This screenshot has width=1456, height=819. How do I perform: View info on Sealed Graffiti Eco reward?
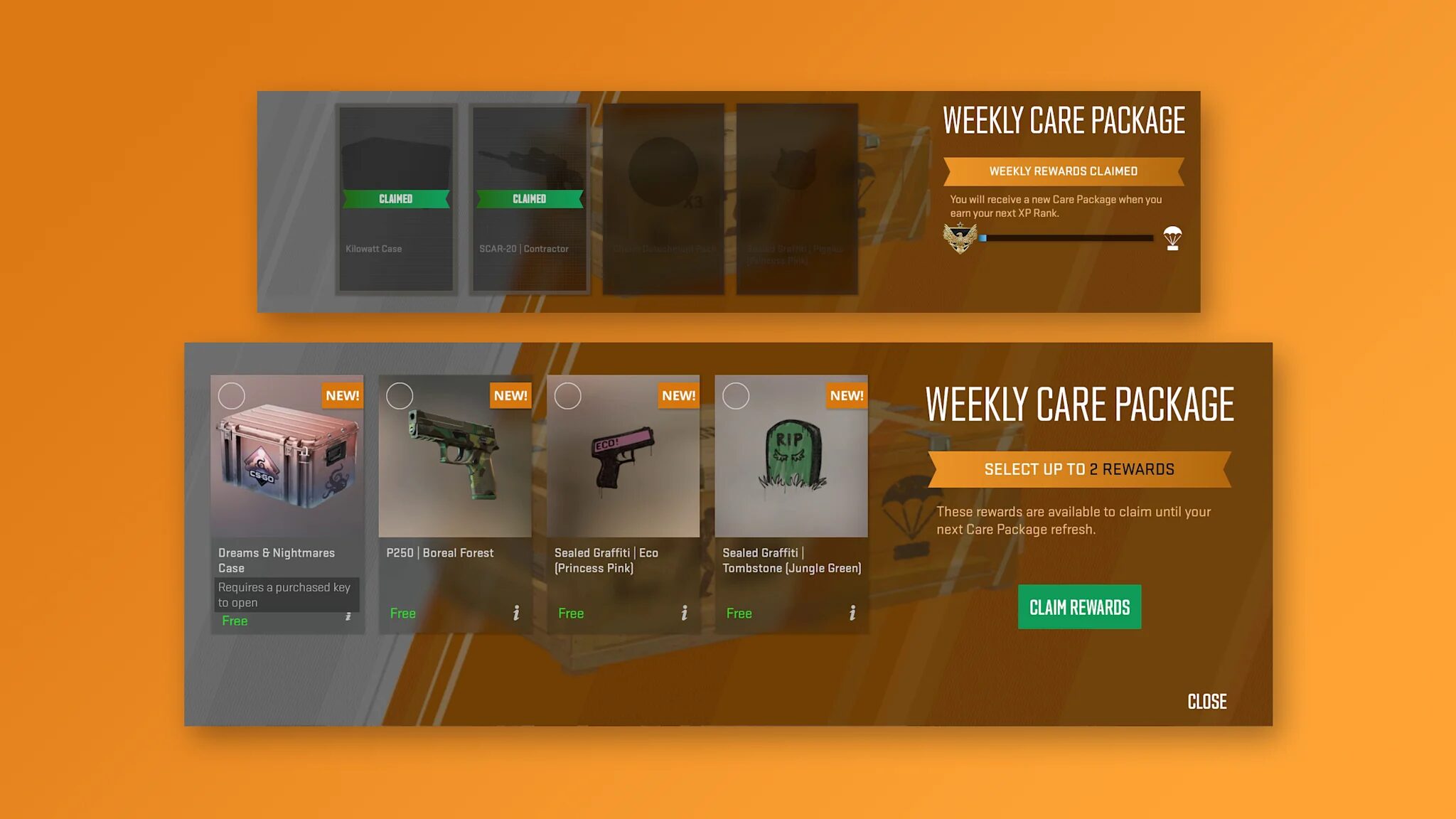click(x=683, y=612)
